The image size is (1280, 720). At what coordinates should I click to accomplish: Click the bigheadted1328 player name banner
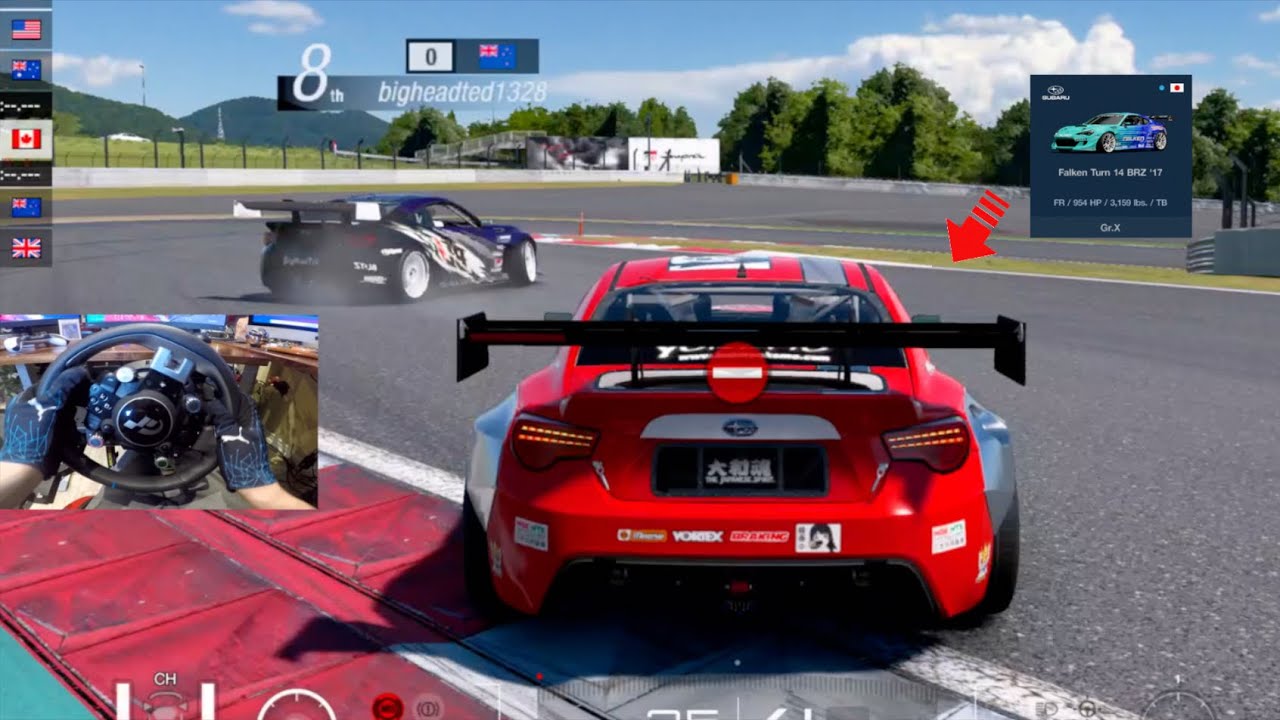[461, 93]
